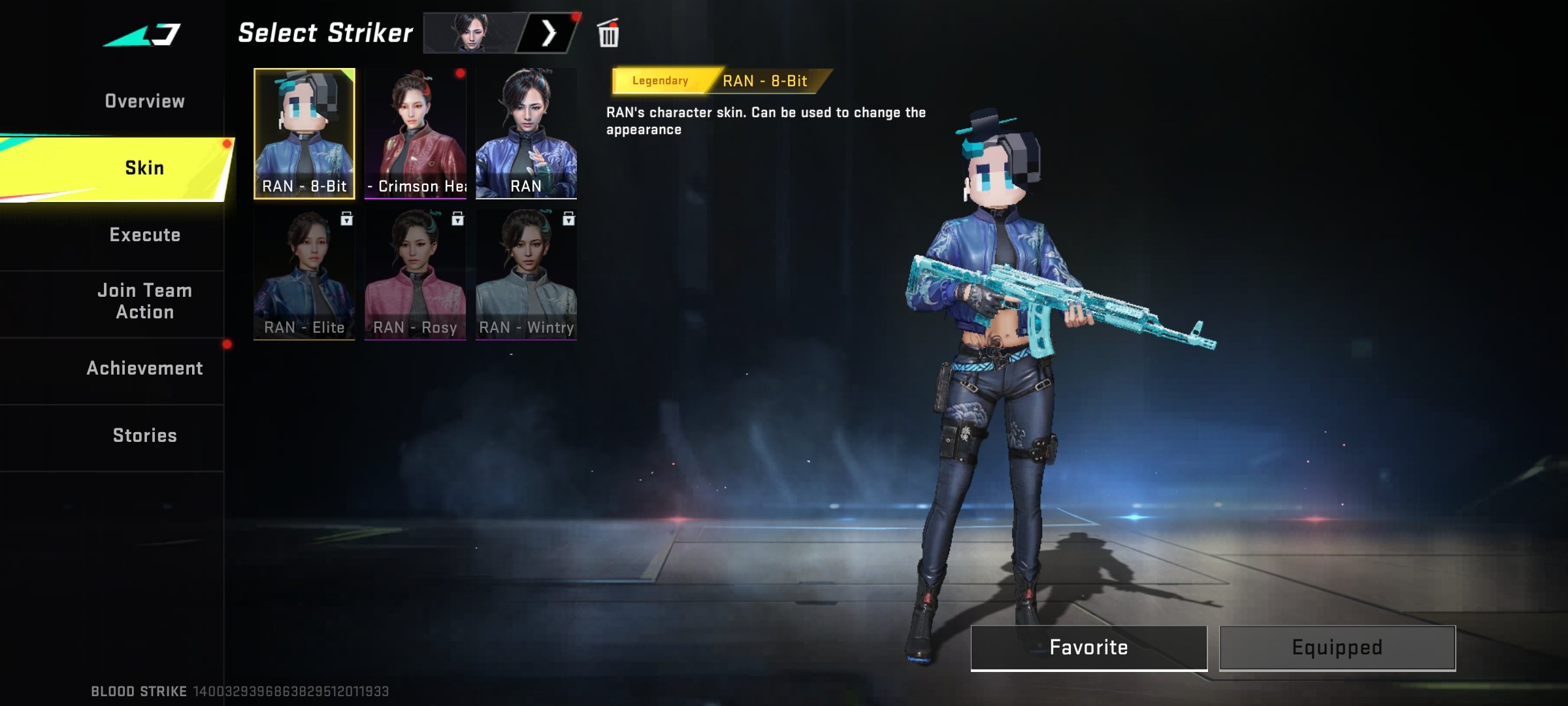Viewport: 1568px width, 706px height.
Task: Click the Favorite button
Action: point(1088,647)
